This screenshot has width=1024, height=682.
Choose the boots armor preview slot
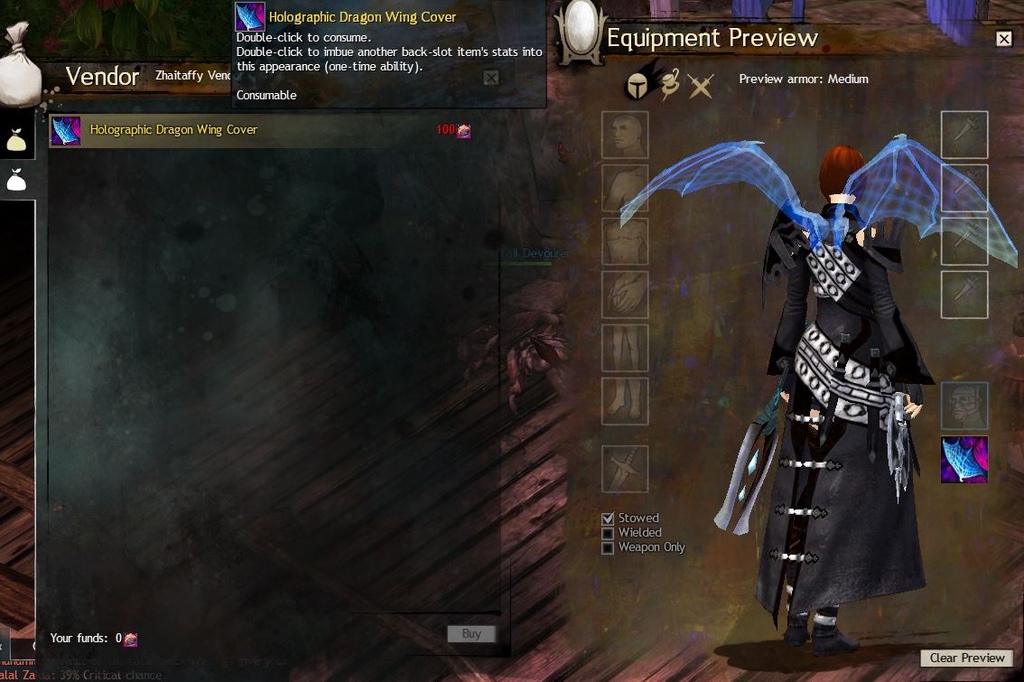625,400
